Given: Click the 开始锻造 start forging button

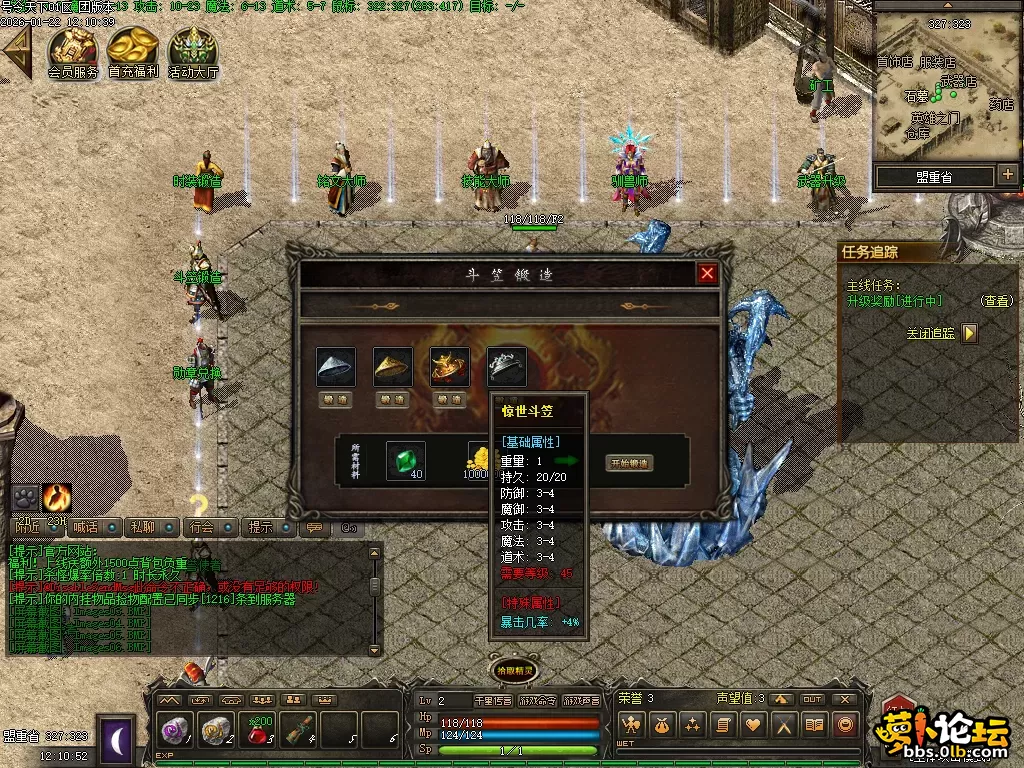Looking at the screenshot, I should tap(629, 463).
